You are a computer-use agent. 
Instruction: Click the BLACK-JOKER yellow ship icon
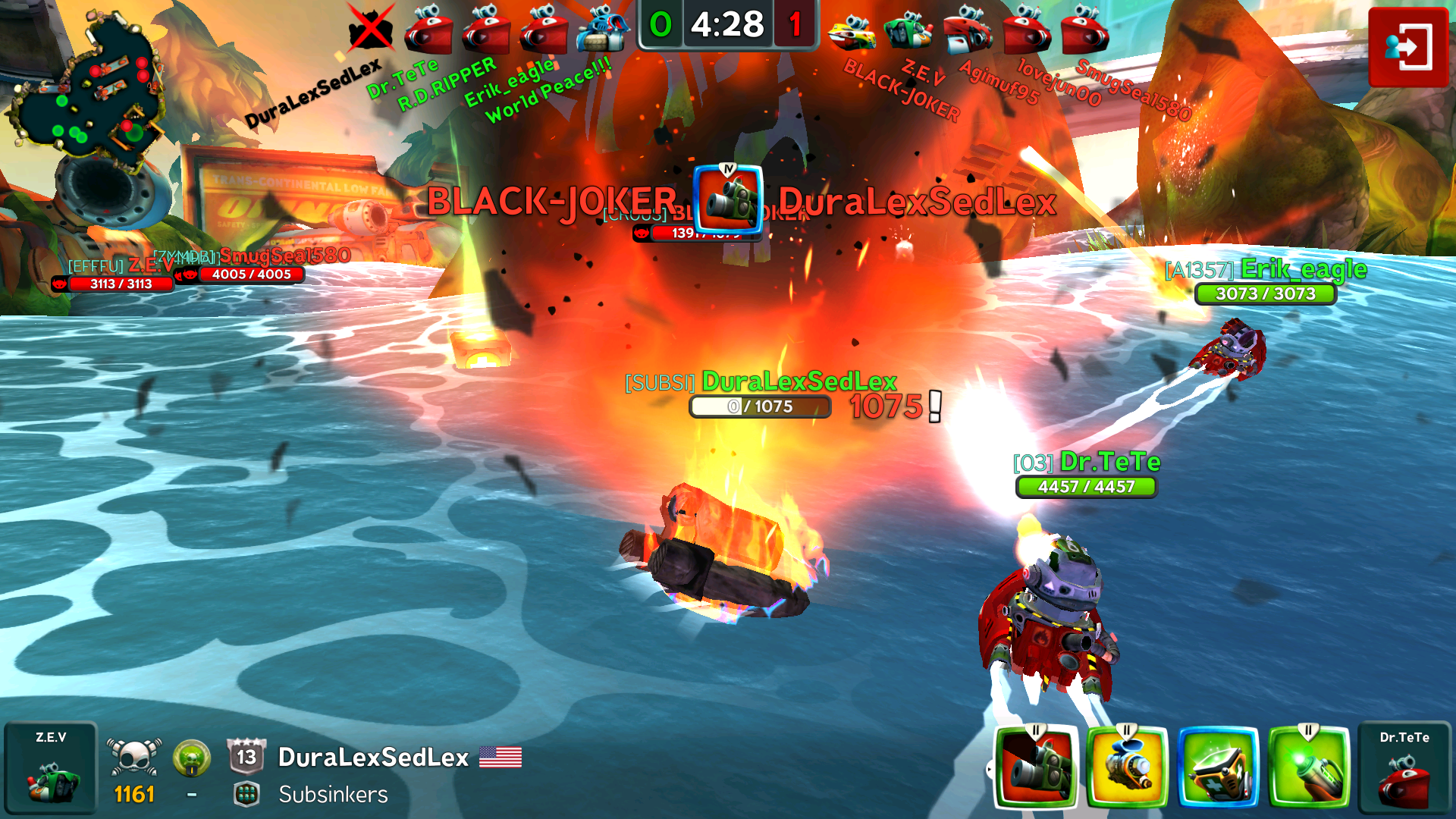pos(852,32)
